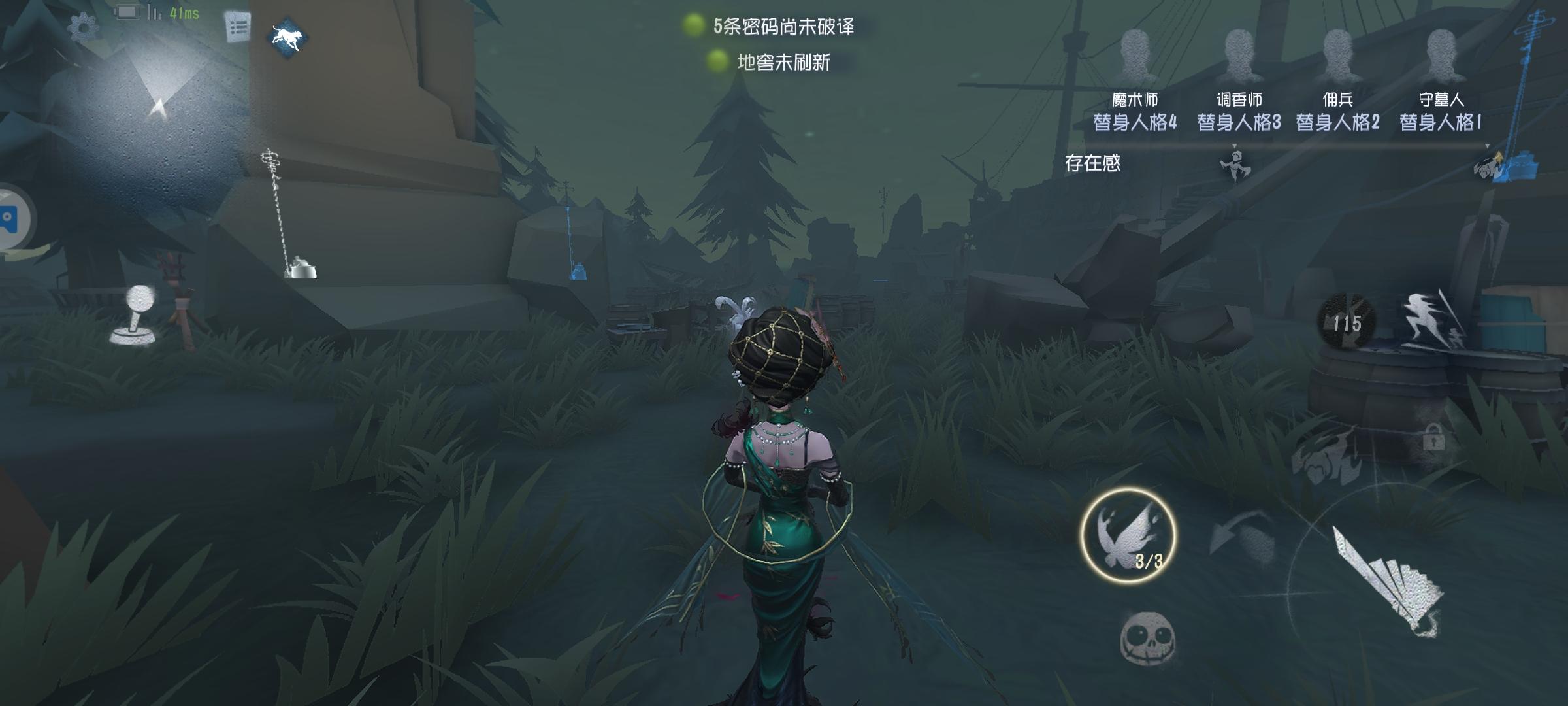Screen dimensions: 1568x706
Task: Select the 魔术师 survivor portrait
Action: pos(1135,56)
